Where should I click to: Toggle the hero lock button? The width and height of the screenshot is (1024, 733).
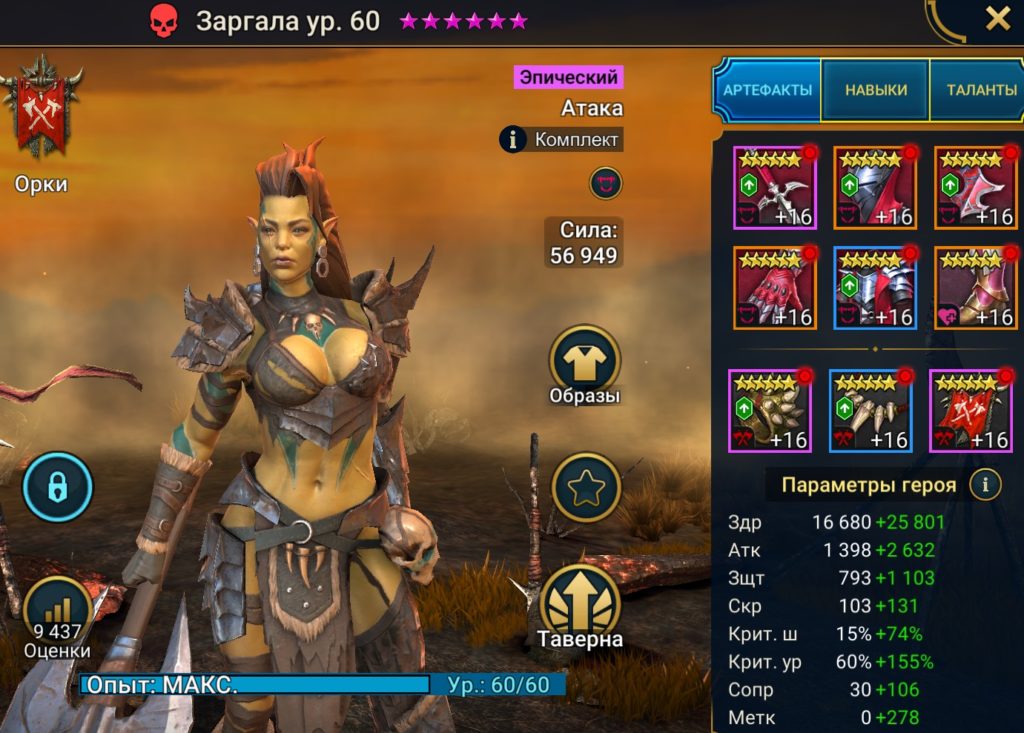[x=58, y=487]
